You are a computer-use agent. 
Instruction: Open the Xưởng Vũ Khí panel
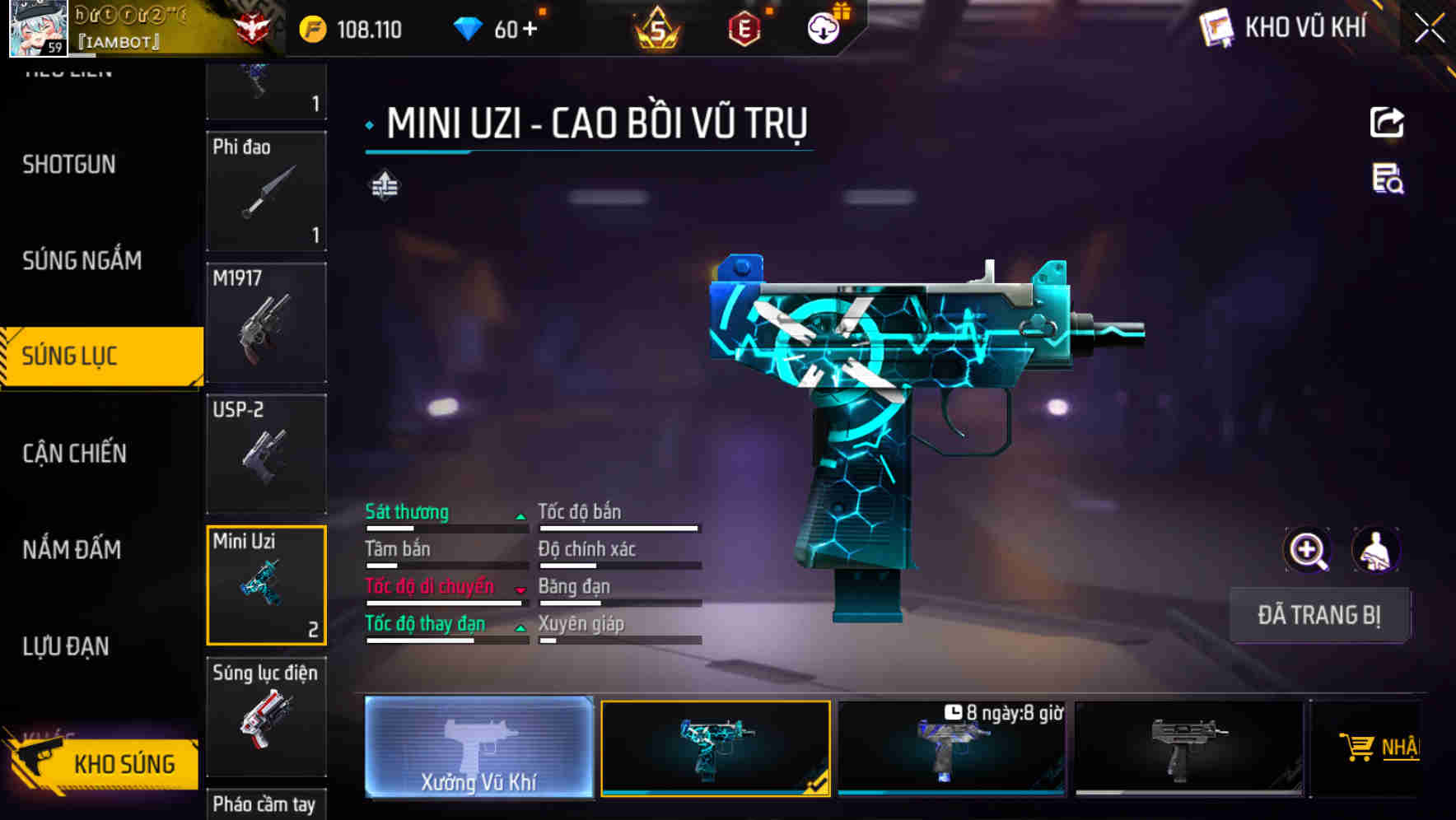point(478,749)
